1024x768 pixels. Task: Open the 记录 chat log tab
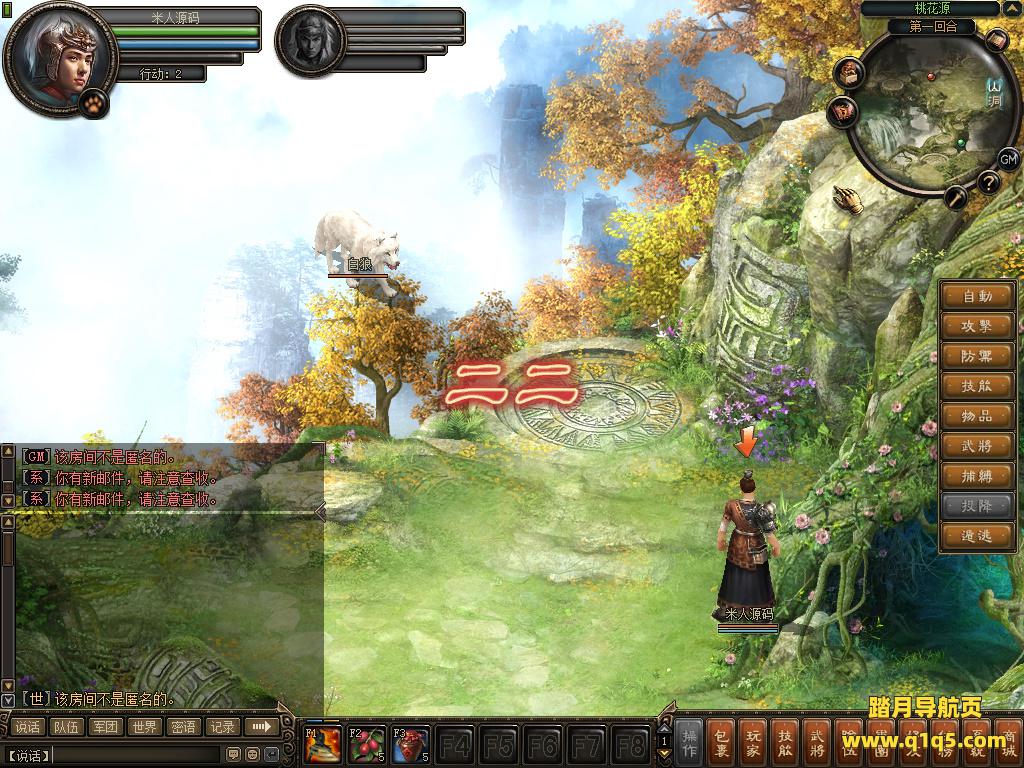(222, 727)
